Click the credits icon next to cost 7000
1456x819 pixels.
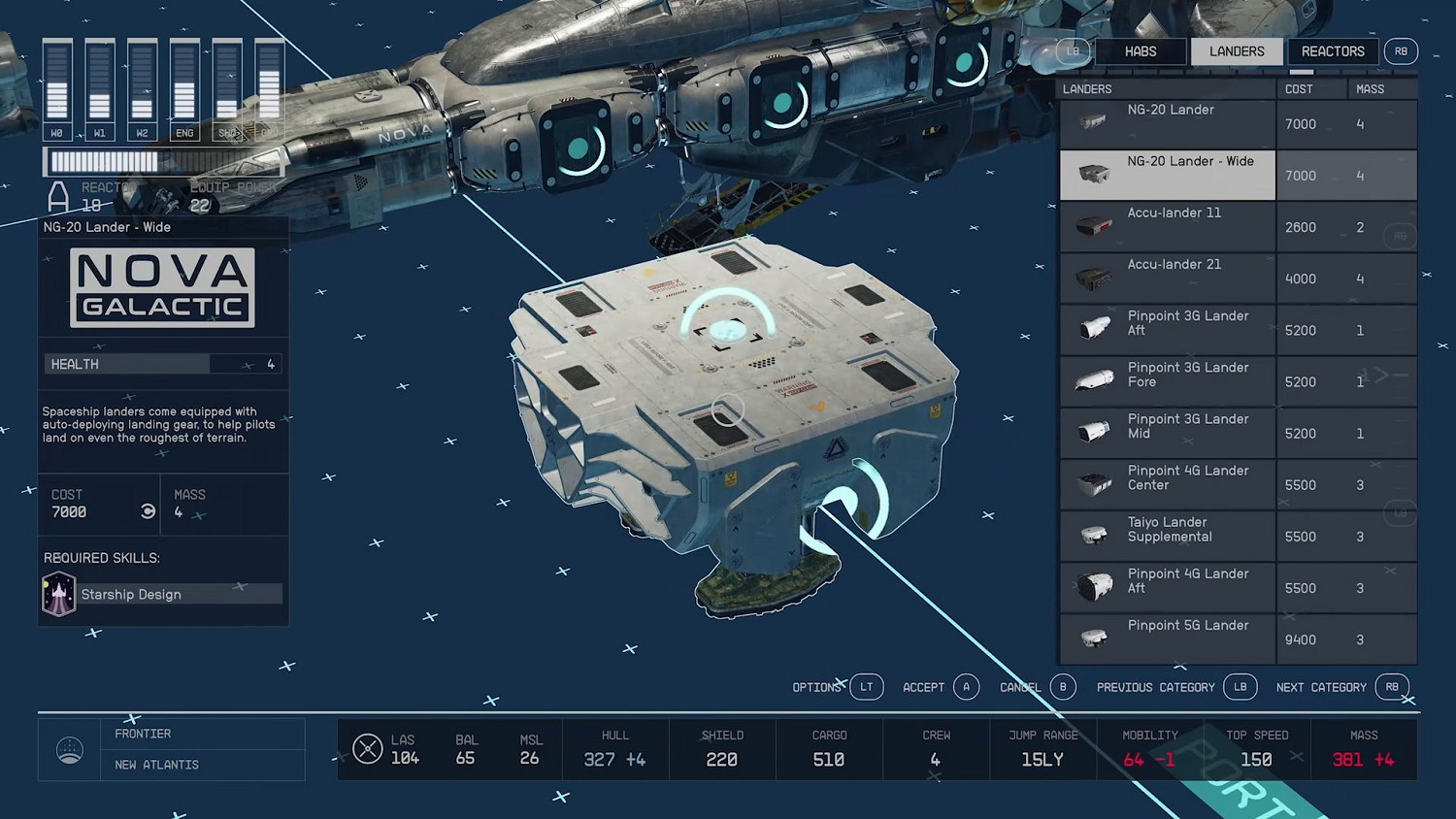[x=148, y=511]
